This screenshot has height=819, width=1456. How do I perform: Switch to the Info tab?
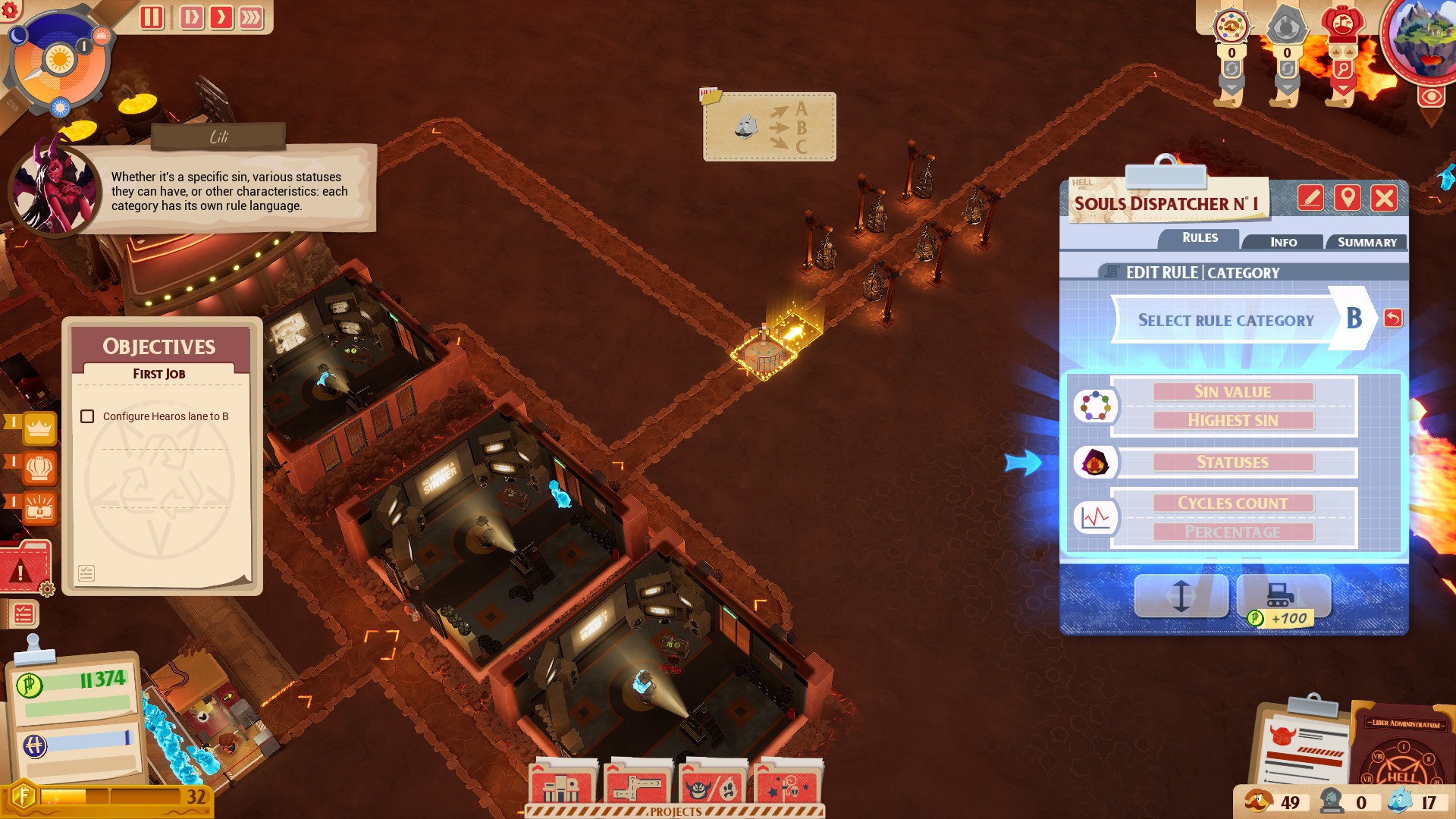pyautogui.click(x=1282, y=242)
